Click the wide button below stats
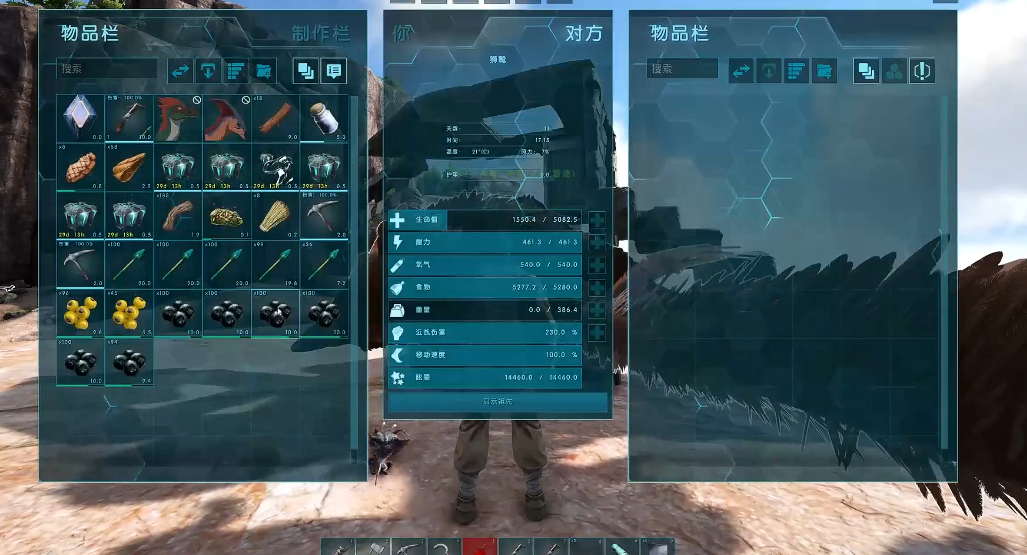 click(x=497, y=402)
